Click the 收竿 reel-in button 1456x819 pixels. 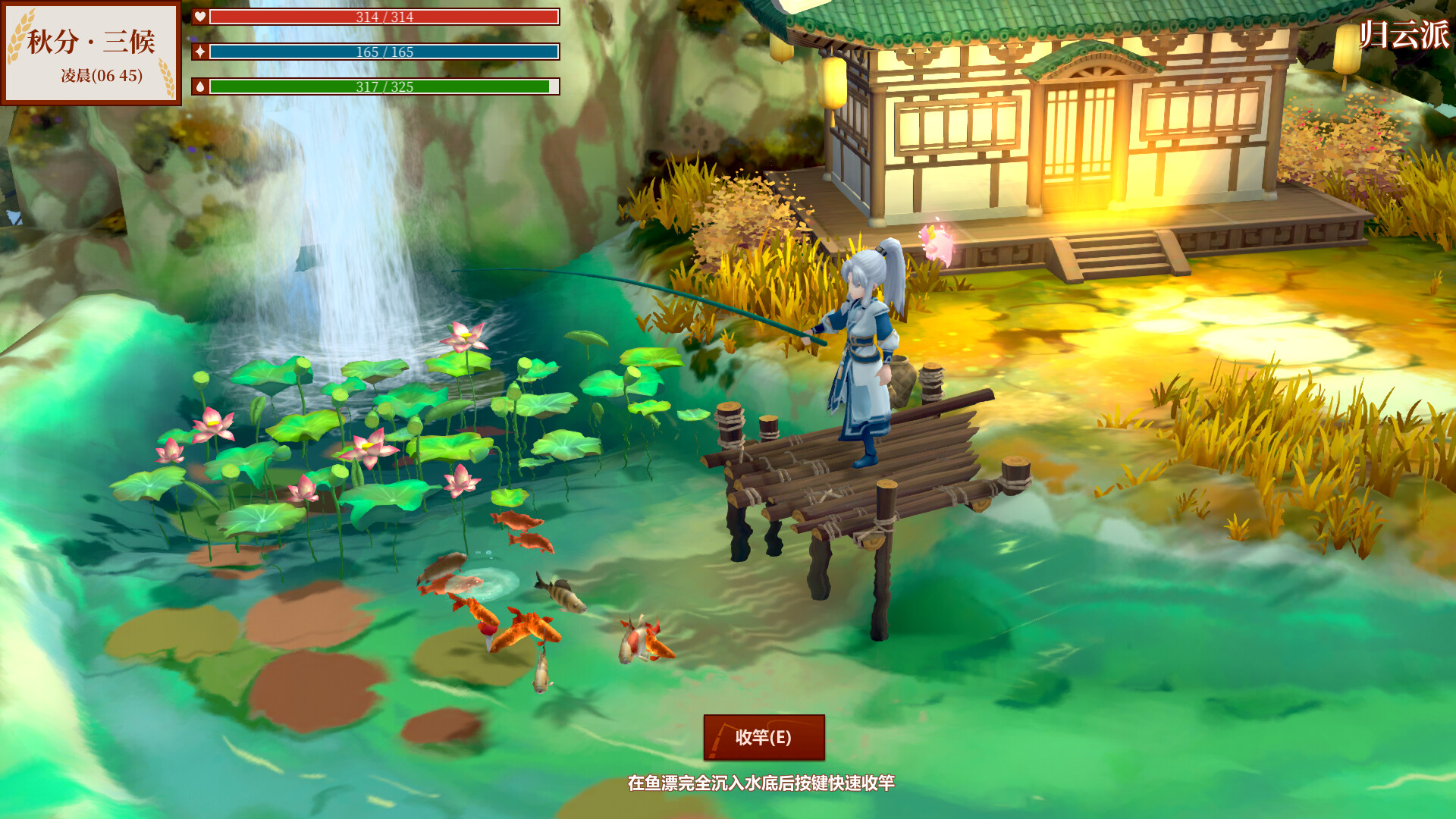point(764,737)
